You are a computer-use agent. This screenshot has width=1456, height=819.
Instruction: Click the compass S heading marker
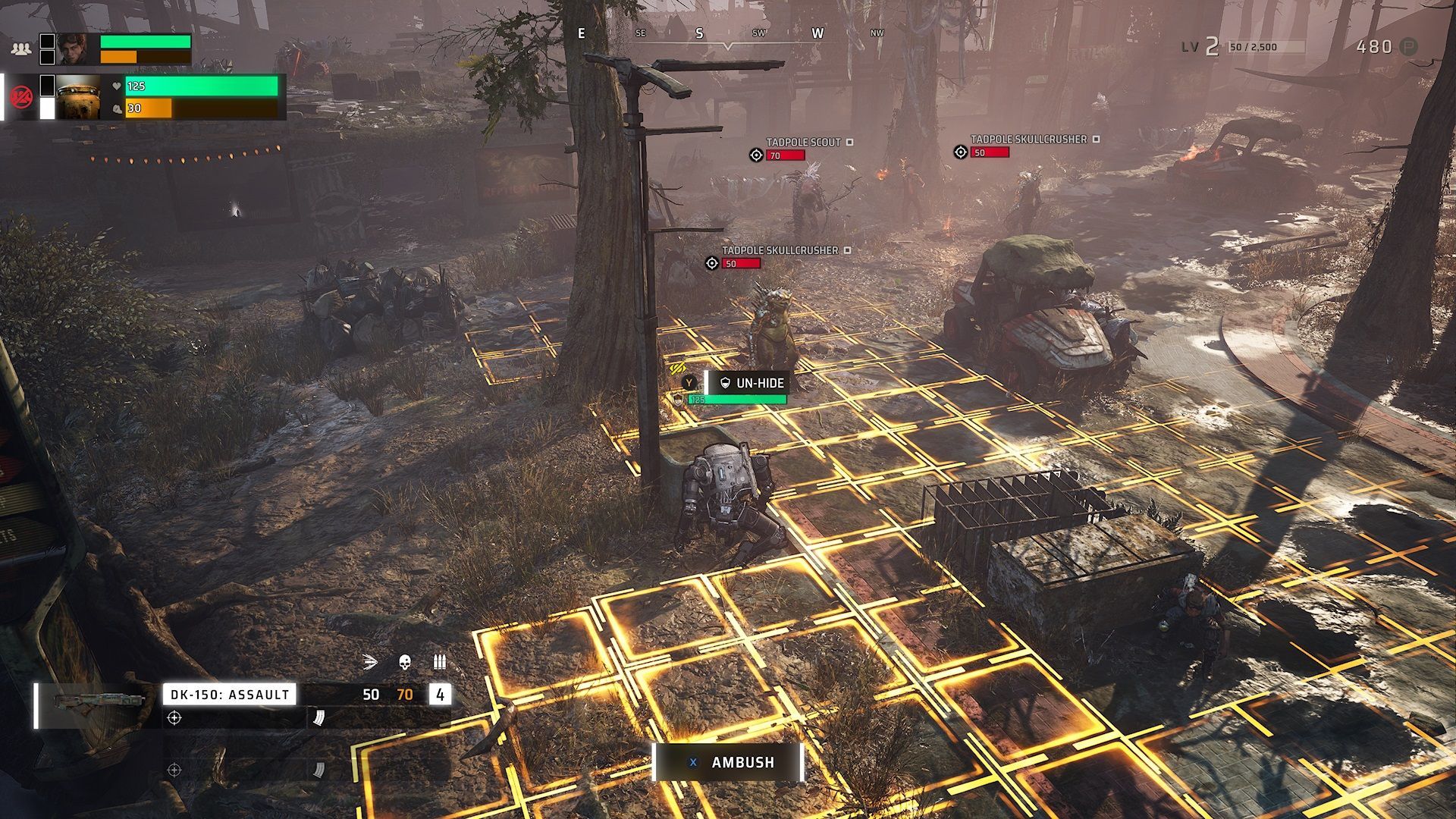pyautogui.click(x=699, y=33)
